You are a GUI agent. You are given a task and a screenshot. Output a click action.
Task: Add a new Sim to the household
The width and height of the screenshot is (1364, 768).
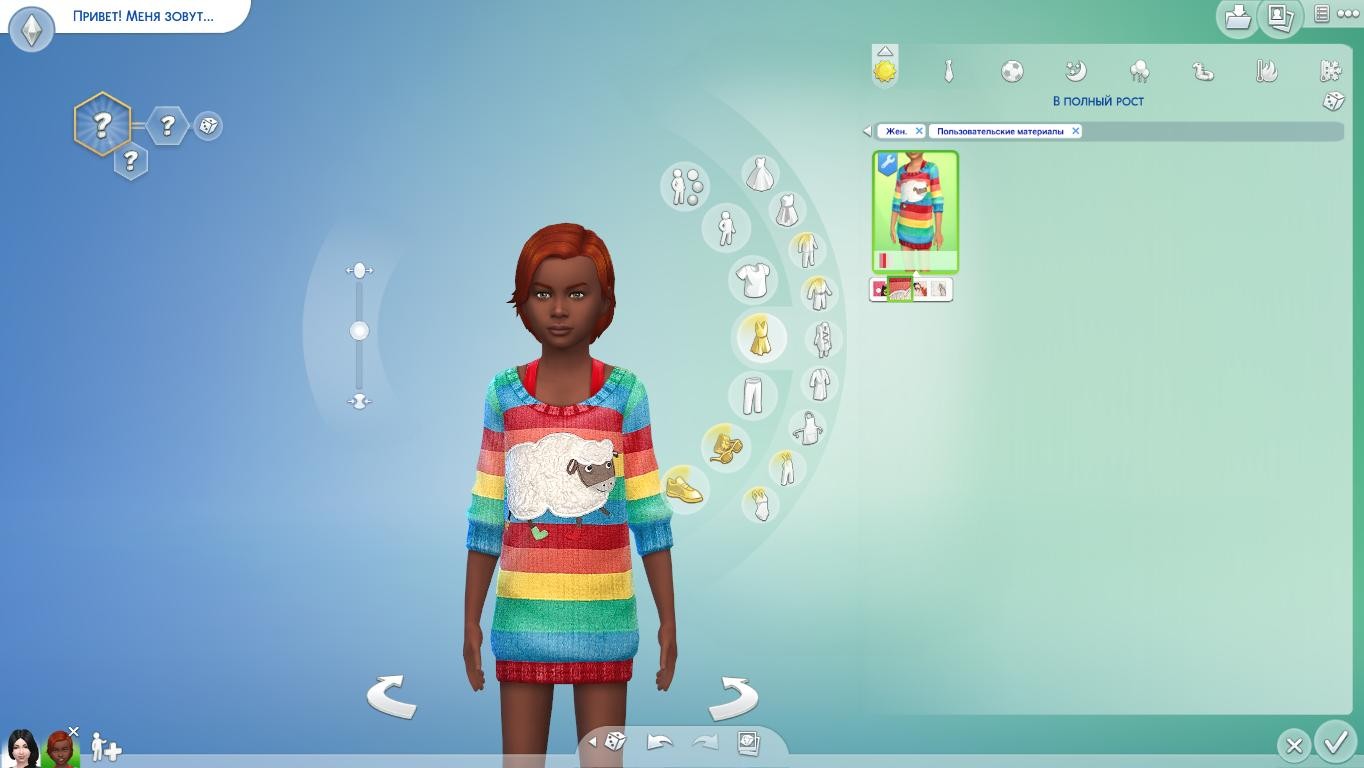(105, 747)
